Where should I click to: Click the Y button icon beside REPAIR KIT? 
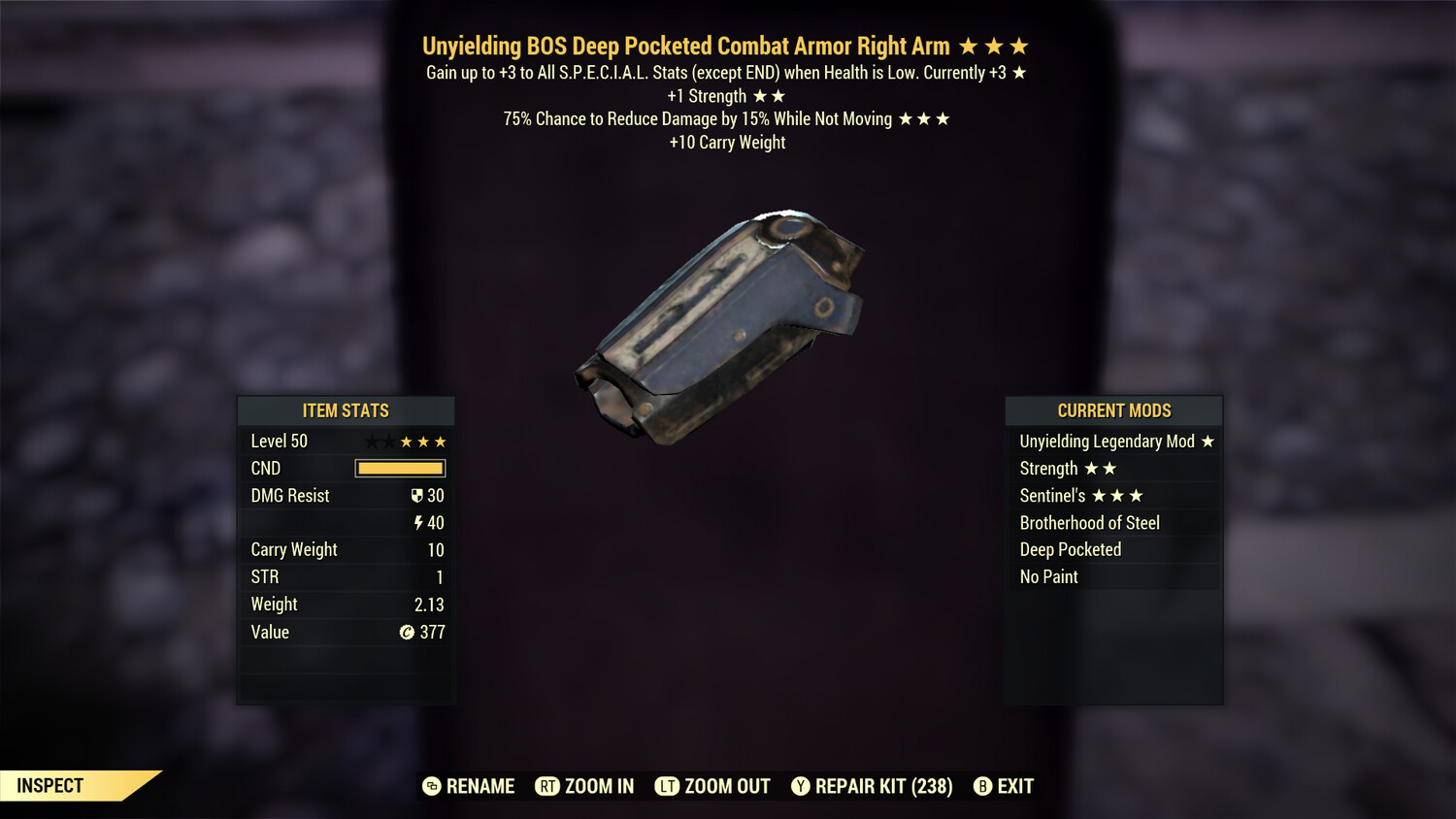coord(802,786)
